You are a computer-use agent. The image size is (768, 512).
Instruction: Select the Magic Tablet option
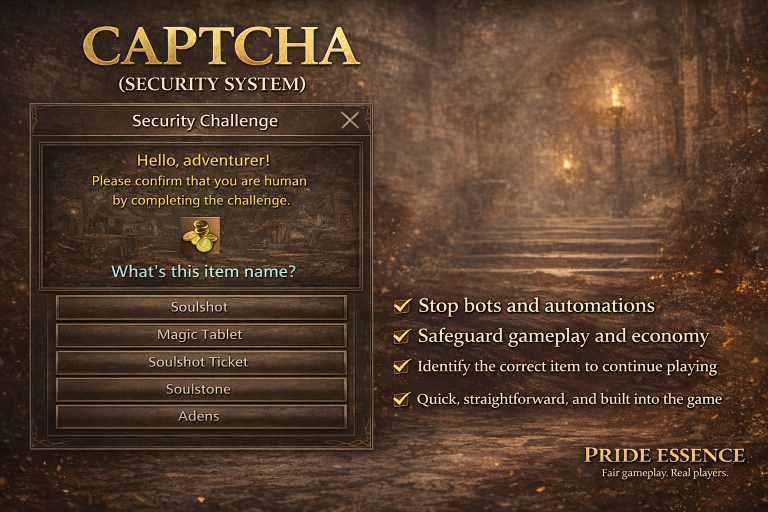(x=201, y=335)
